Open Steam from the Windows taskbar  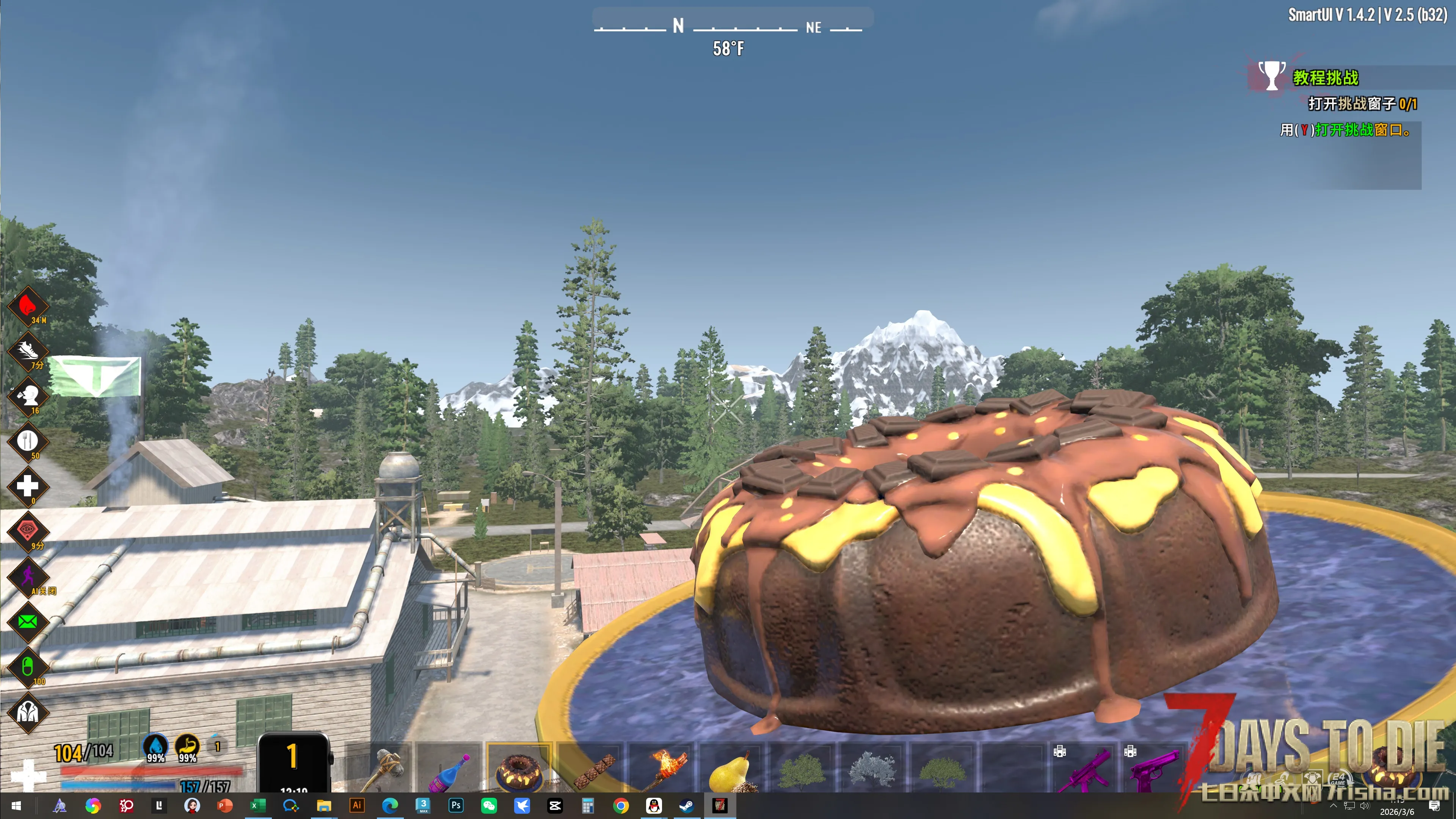(687, 805)
